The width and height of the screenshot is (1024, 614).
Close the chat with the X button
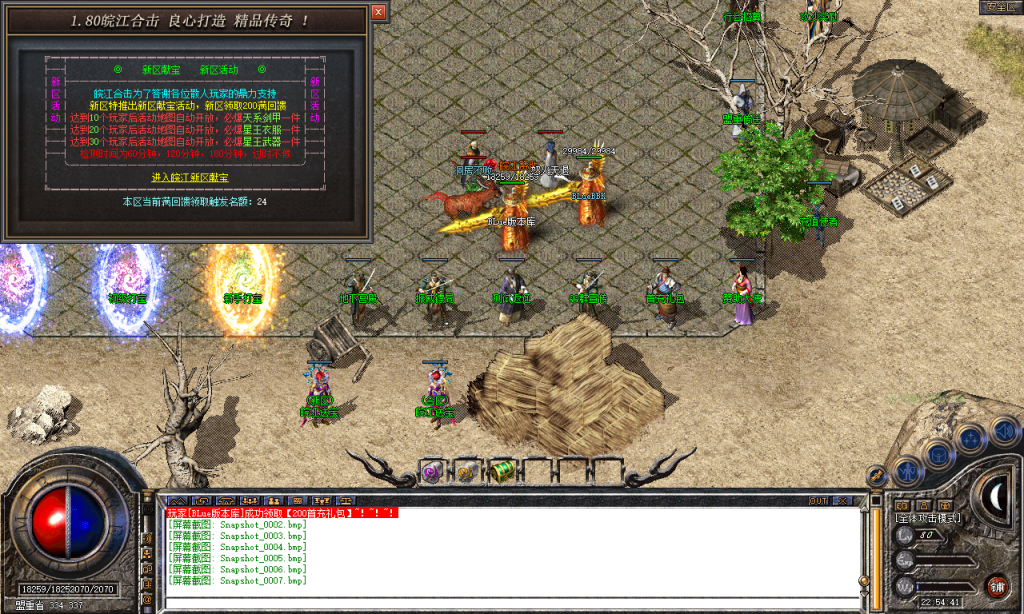(843, 500)
